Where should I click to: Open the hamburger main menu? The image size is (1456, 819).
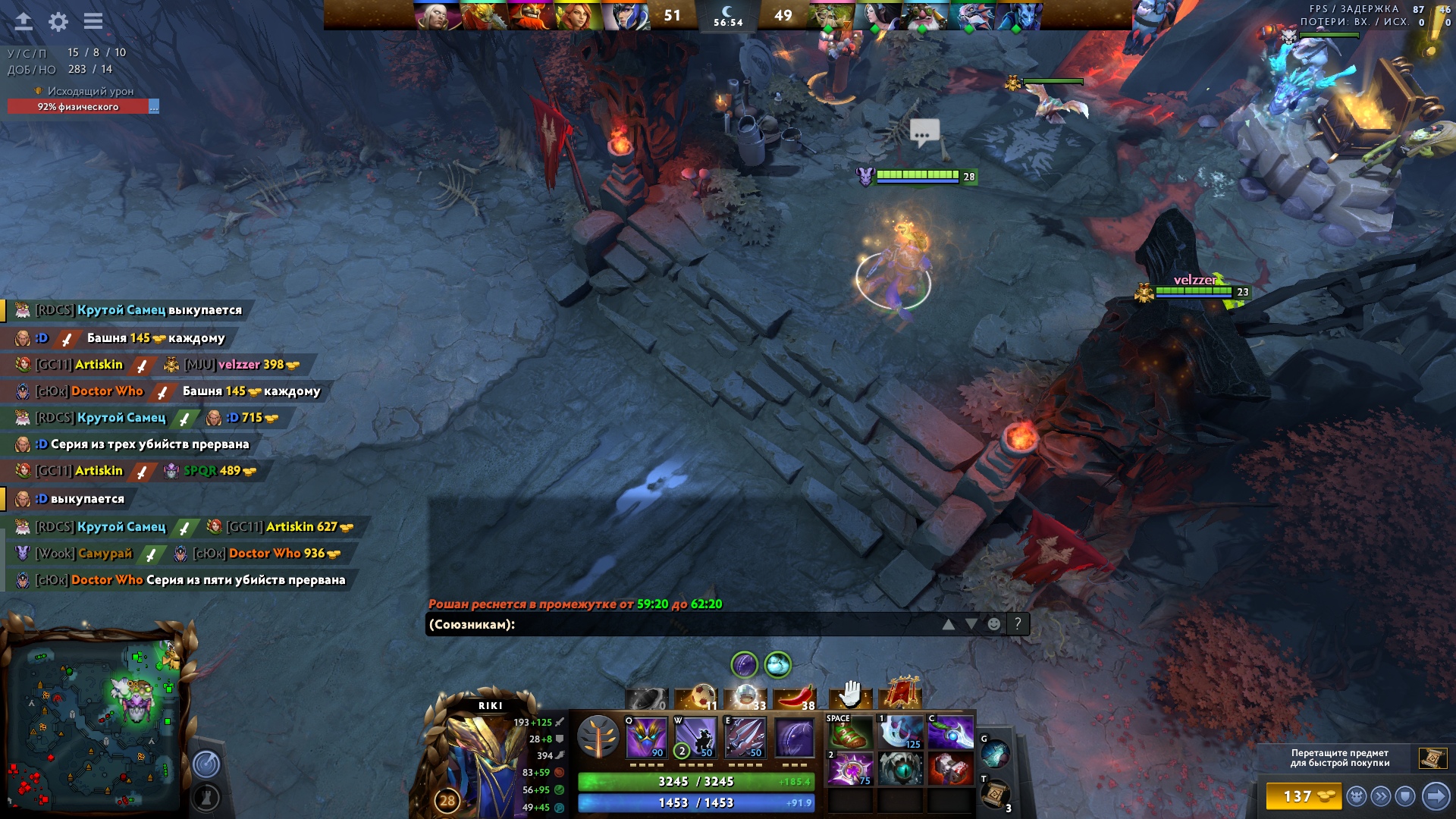click(x=93, y=21)
